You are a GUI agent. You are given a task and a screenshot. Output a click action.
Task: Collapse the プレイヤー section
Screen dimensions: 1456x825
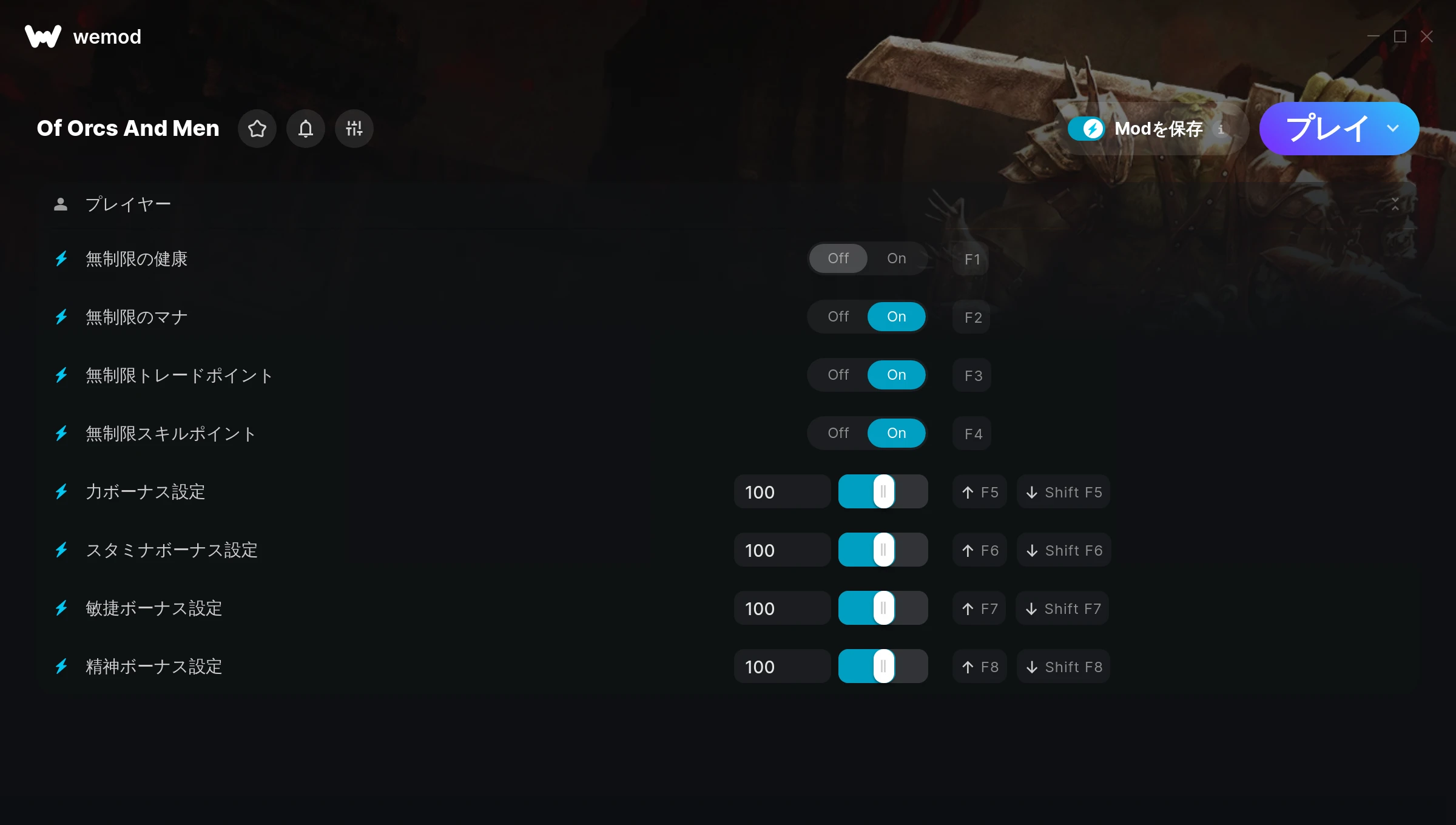pyautogui.click(x=1395, y=204)
